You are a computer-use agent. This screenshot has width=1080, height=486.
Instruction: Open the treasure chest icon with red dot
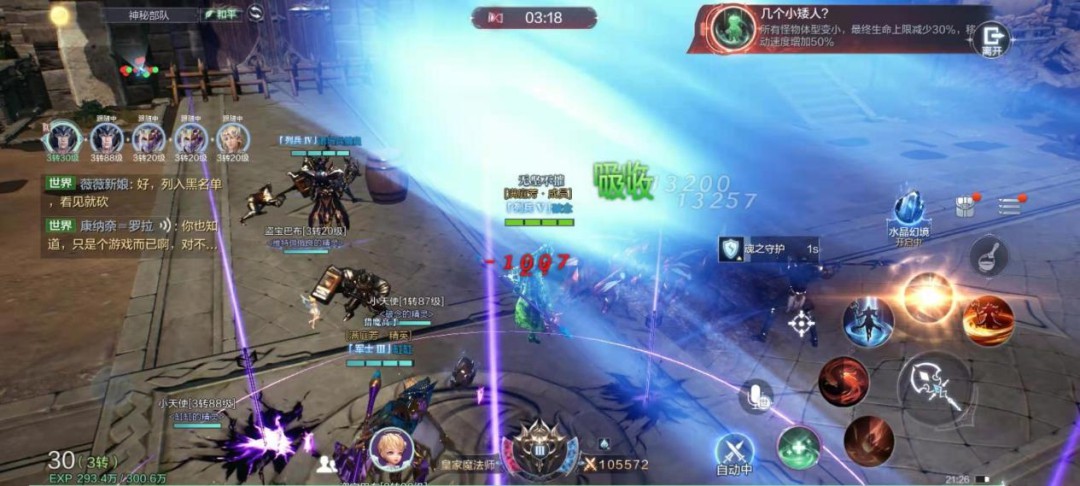click(x=965, y=206)
